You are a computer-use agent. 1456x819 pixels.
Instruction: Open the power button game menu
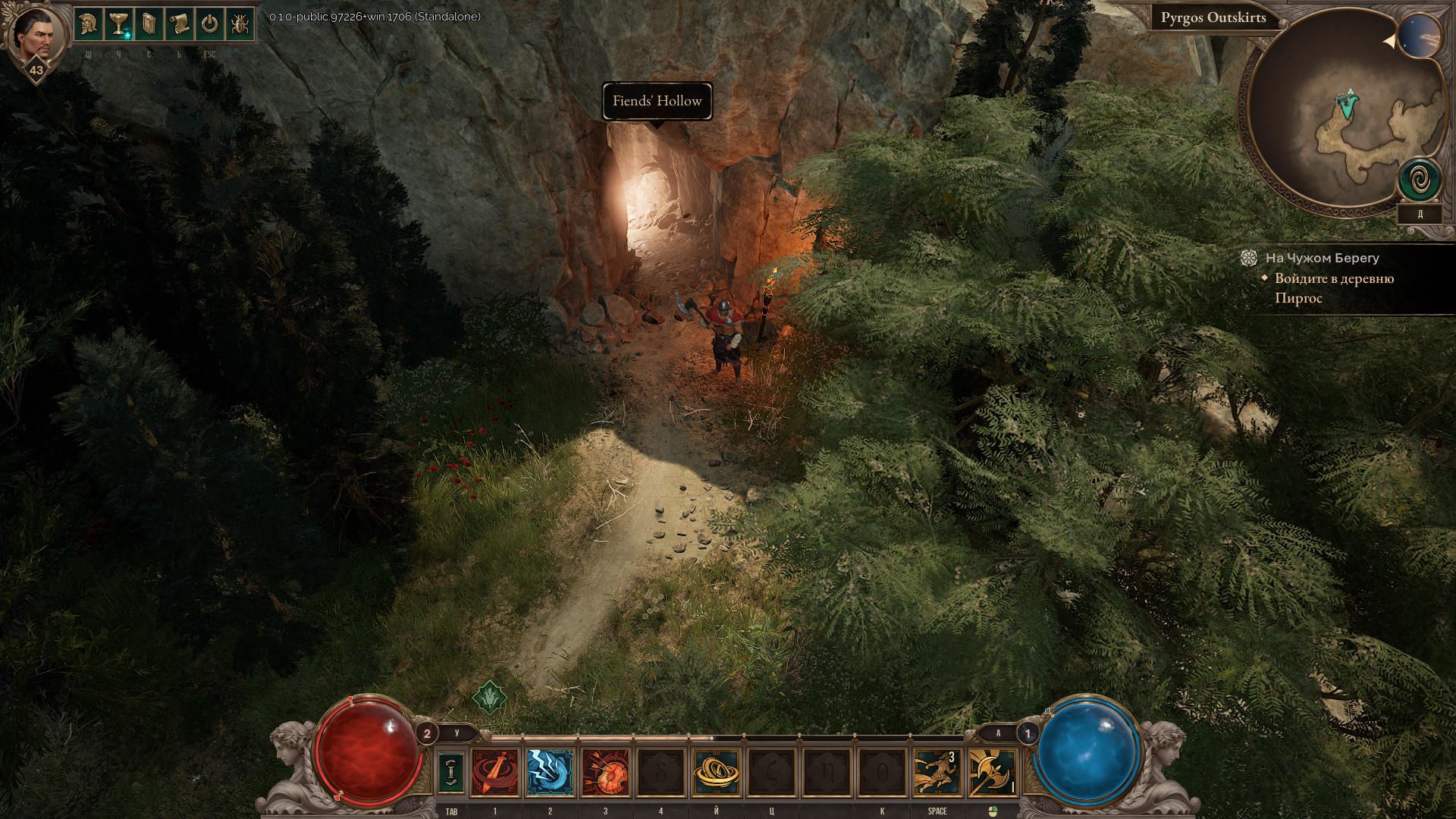[x=209, y=25]
